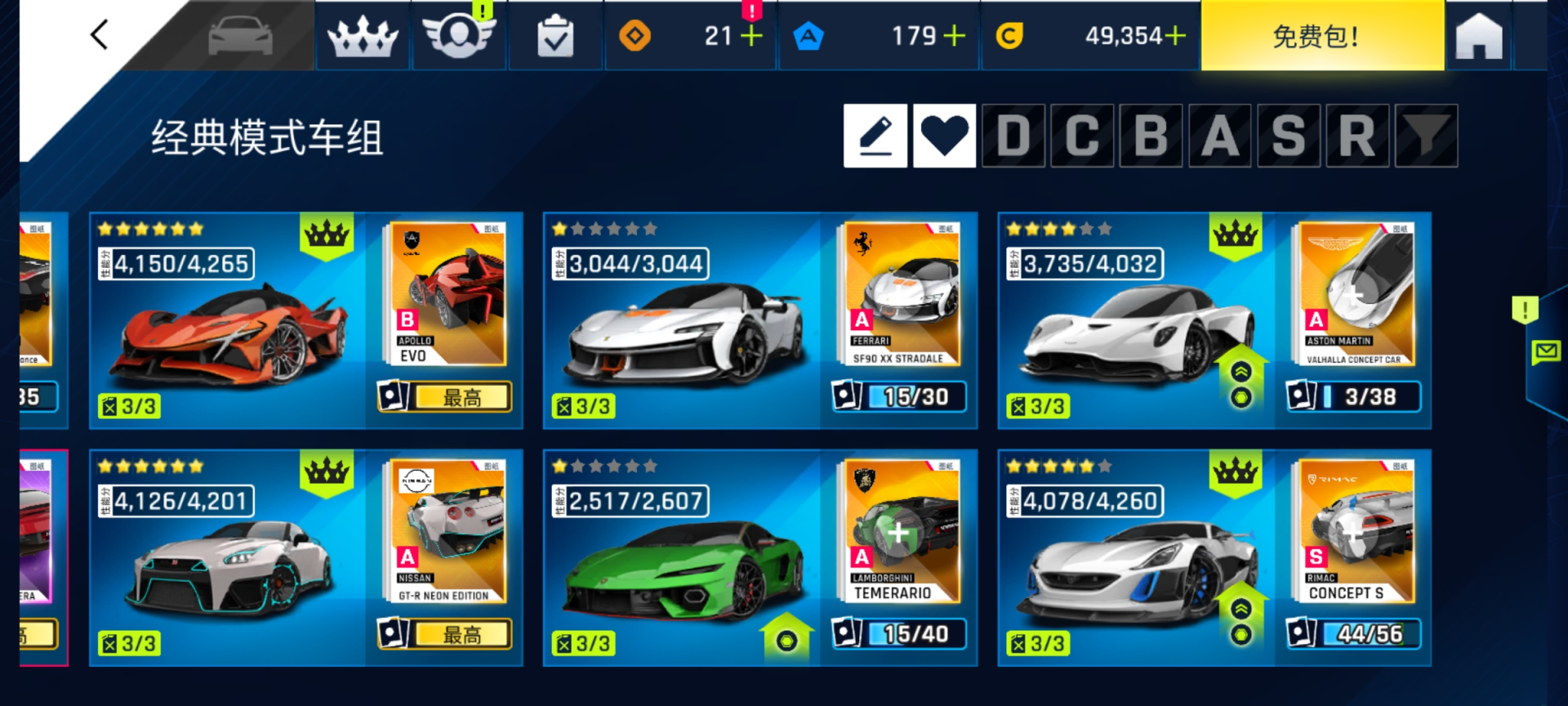Choose the Aston Martin Valhalla card

coord(1214,320)
